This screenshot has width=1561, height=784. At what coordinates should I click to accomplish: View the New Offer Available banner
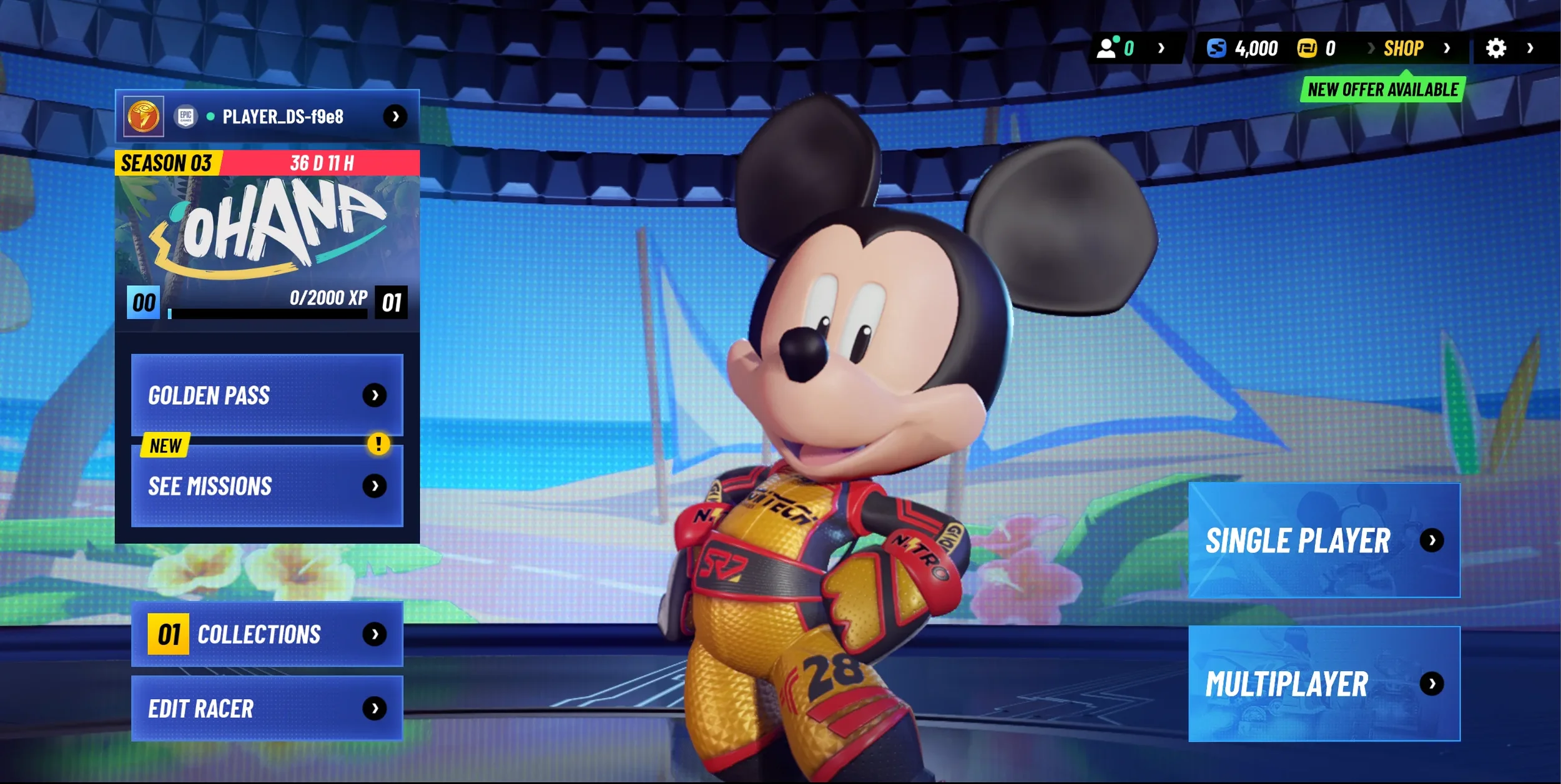tap(1382, 90)
